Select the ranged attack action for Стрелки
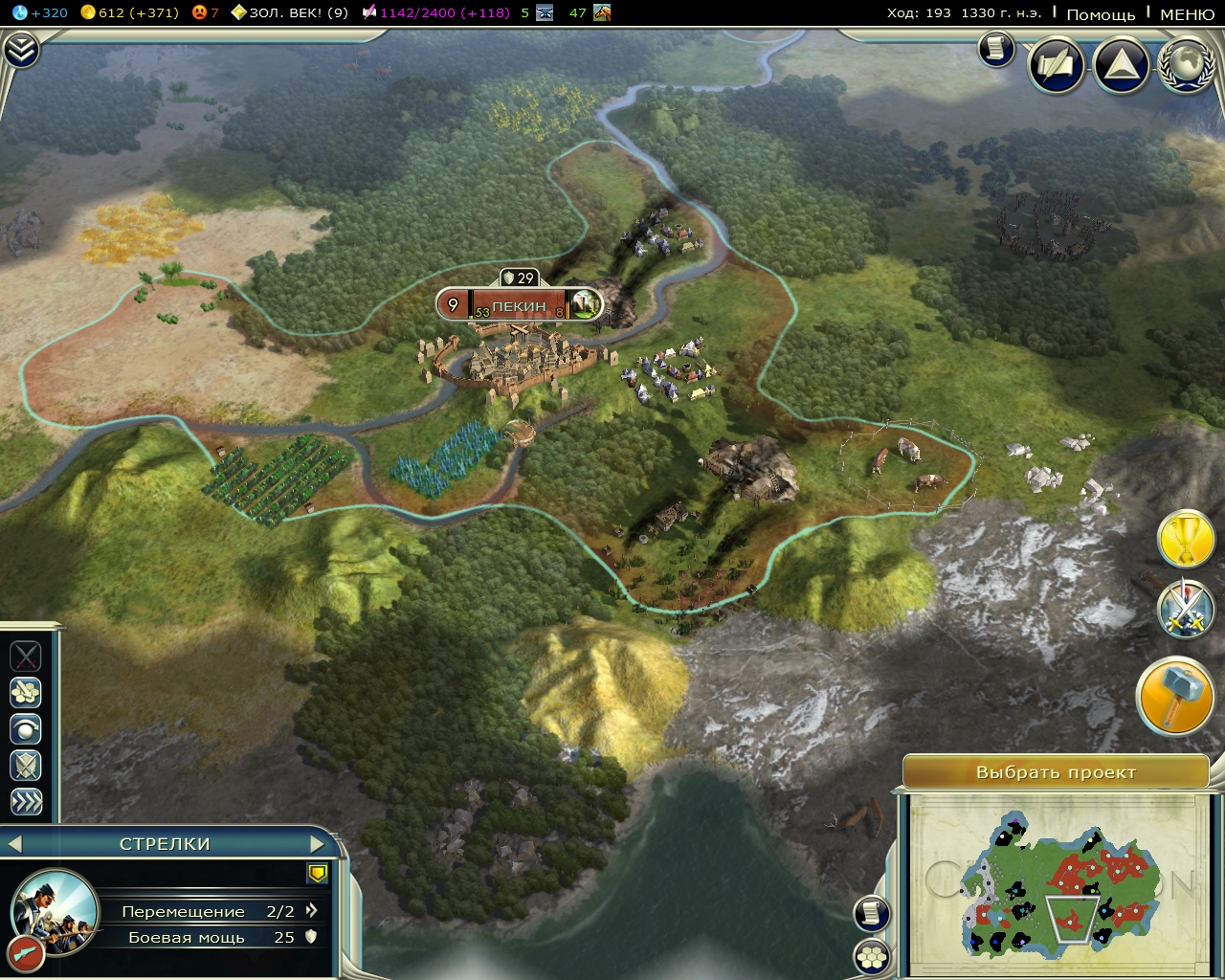 (x=26, y=692)
